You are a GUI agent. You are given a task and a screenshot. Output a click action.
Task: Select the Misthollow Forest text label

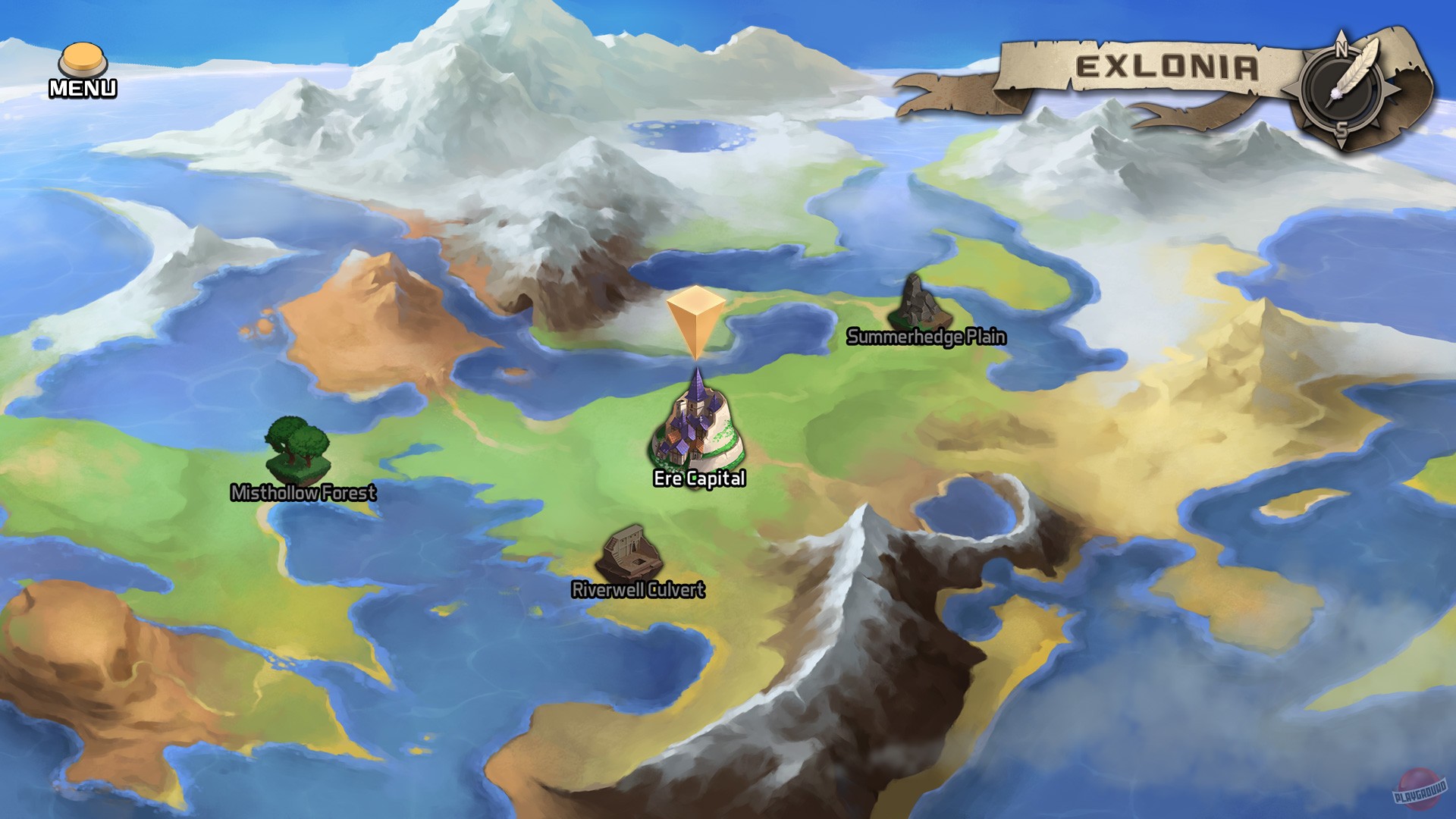click(303, 494)
